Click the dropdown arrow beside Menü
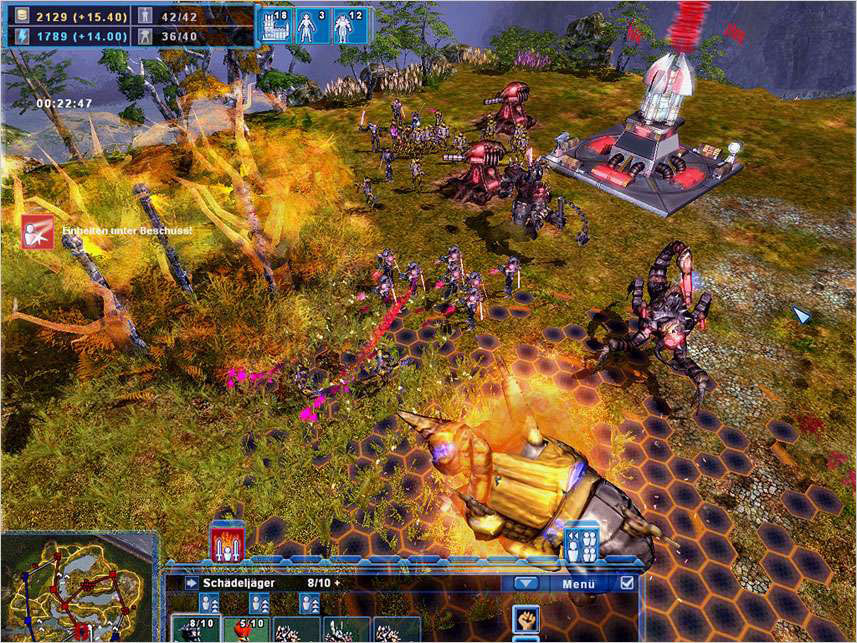857x643 pixels. (x=526, y=584)
